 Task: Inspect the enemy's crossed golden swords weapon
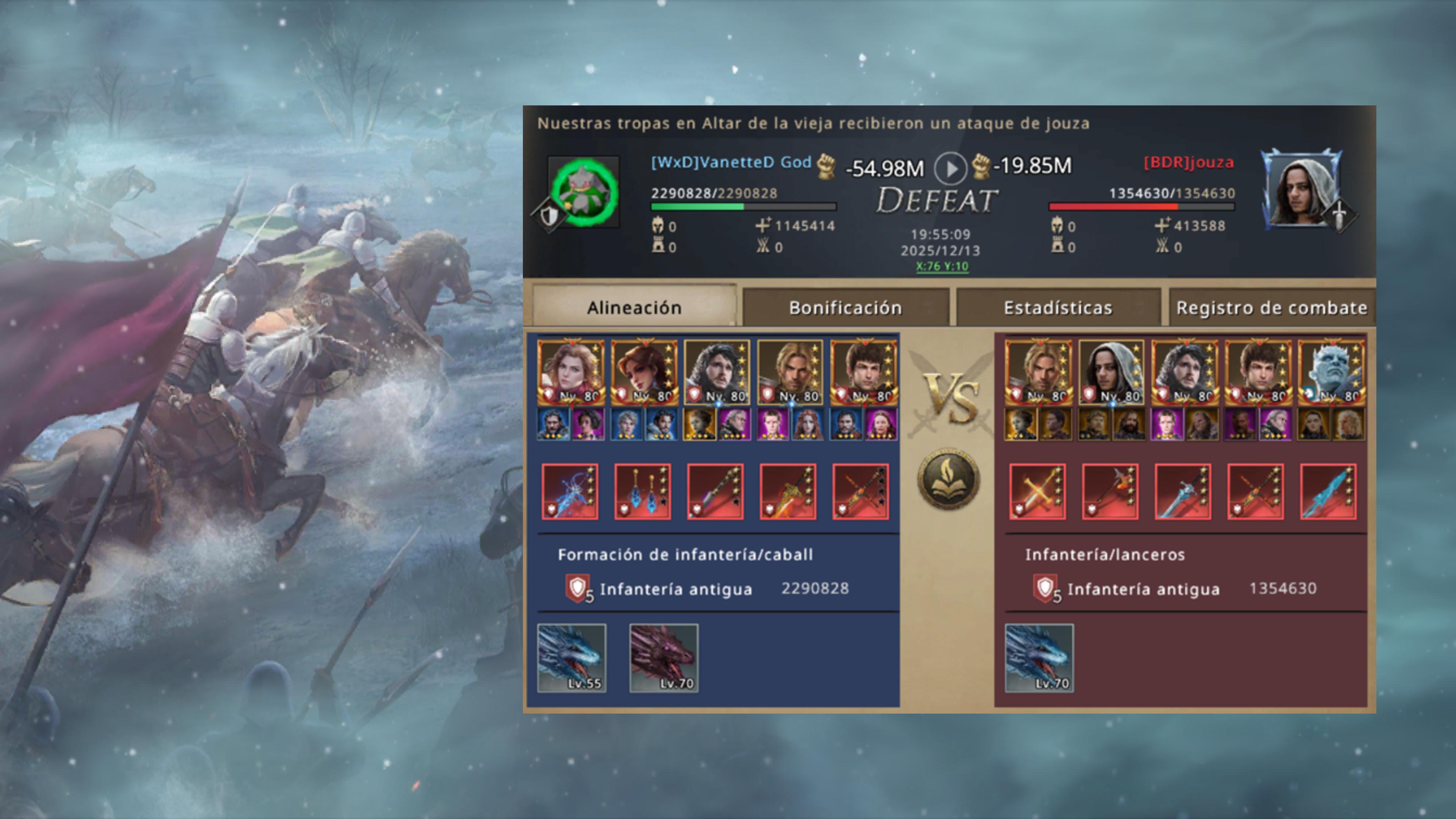1038,491
